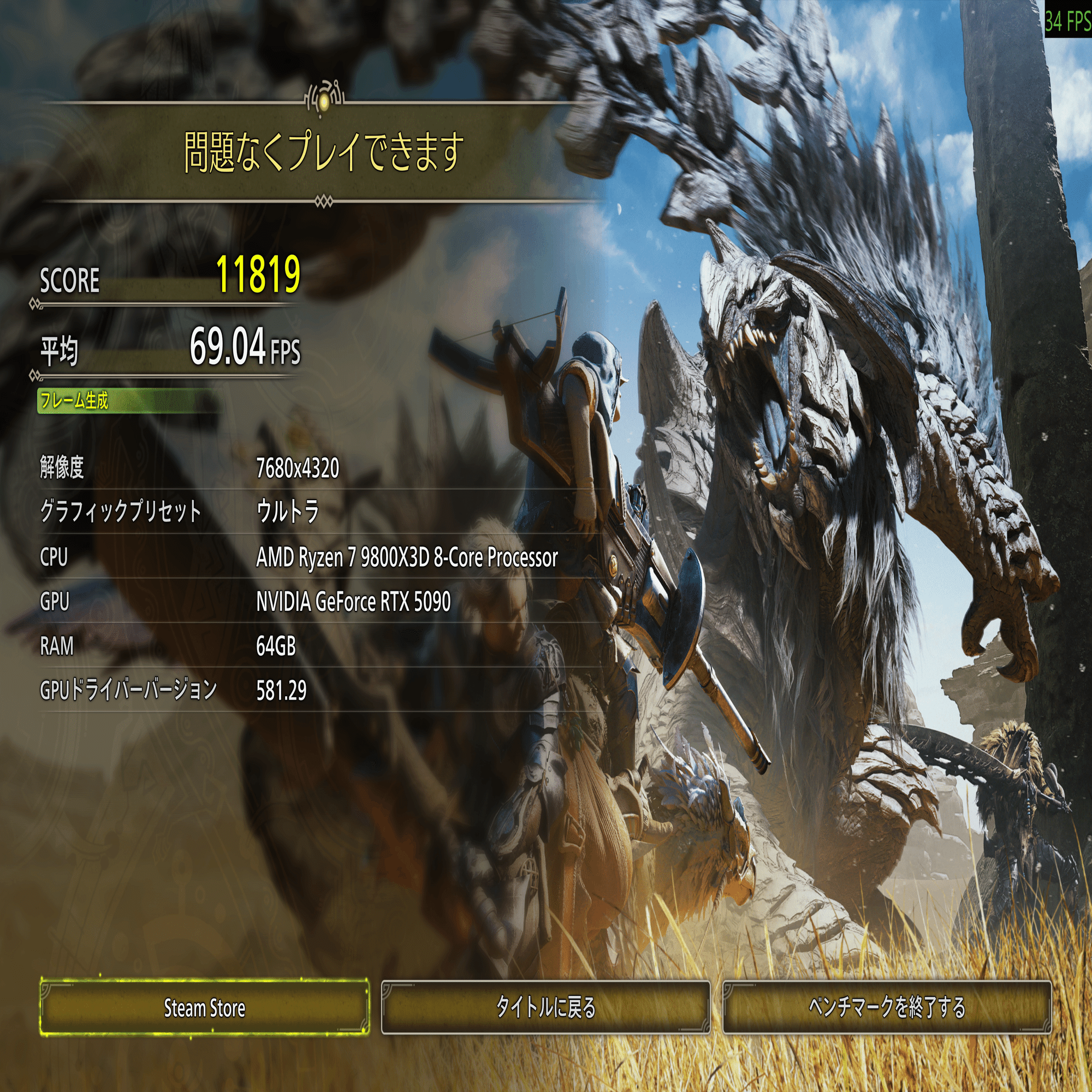The image size is (1092, 1092).
Task: Choose ベンチマークを終了する to exit benchmark
Action: pos(886,1007)
